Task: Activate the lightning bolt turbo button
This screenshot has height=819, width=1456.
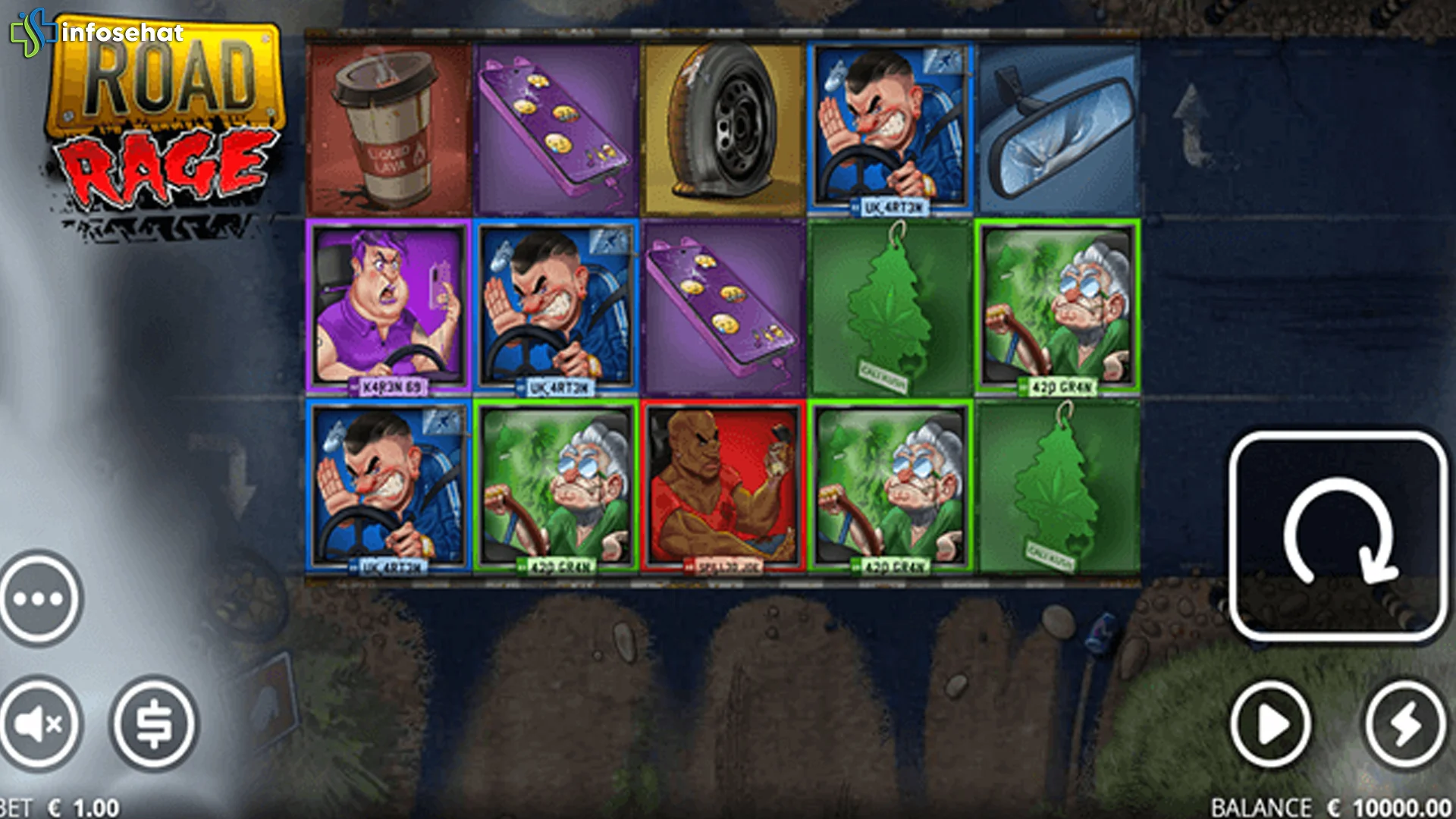Action: (1404, 724)
